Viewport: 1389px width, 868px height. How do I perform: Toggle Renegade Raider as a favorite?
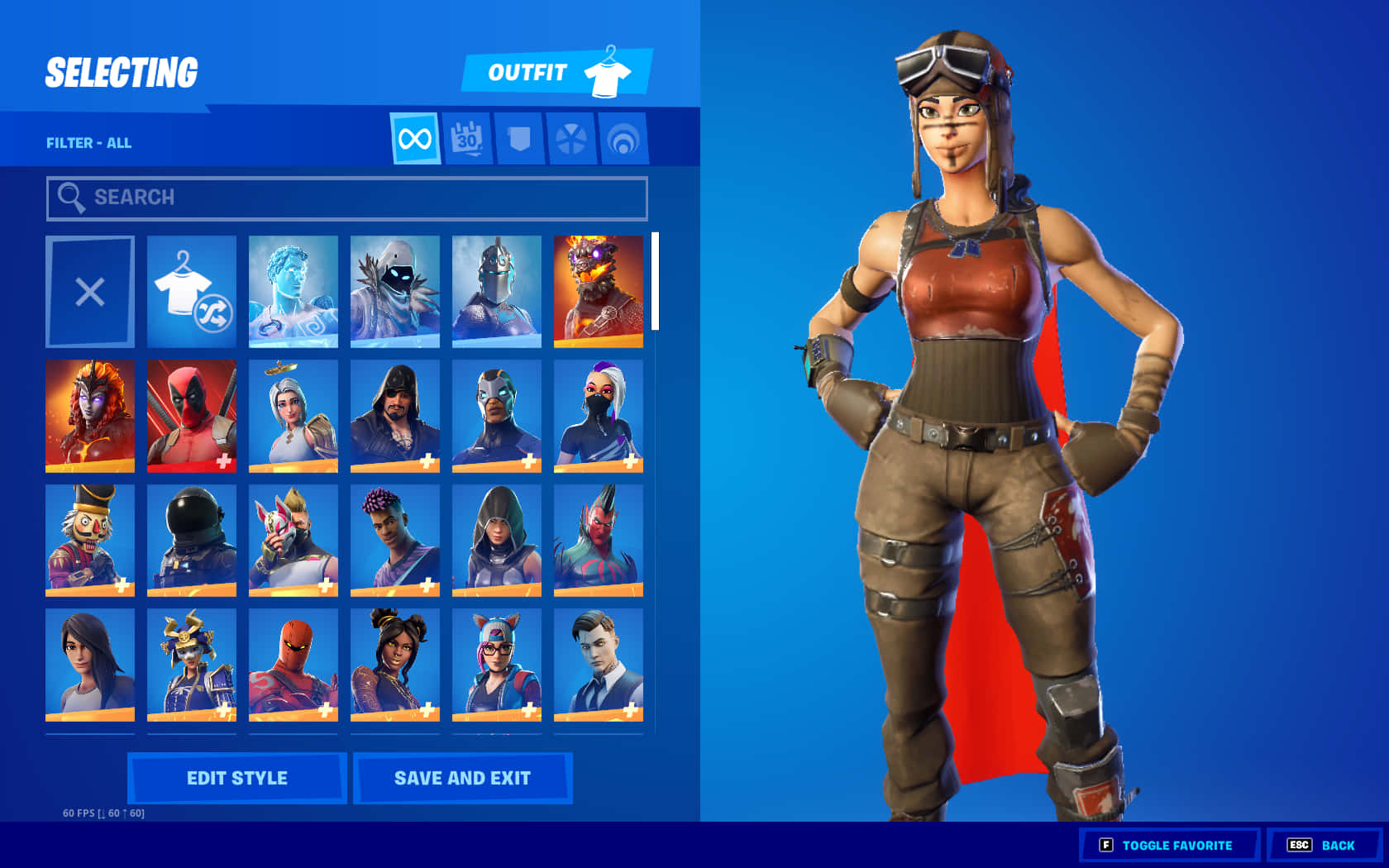(1169, 845)
